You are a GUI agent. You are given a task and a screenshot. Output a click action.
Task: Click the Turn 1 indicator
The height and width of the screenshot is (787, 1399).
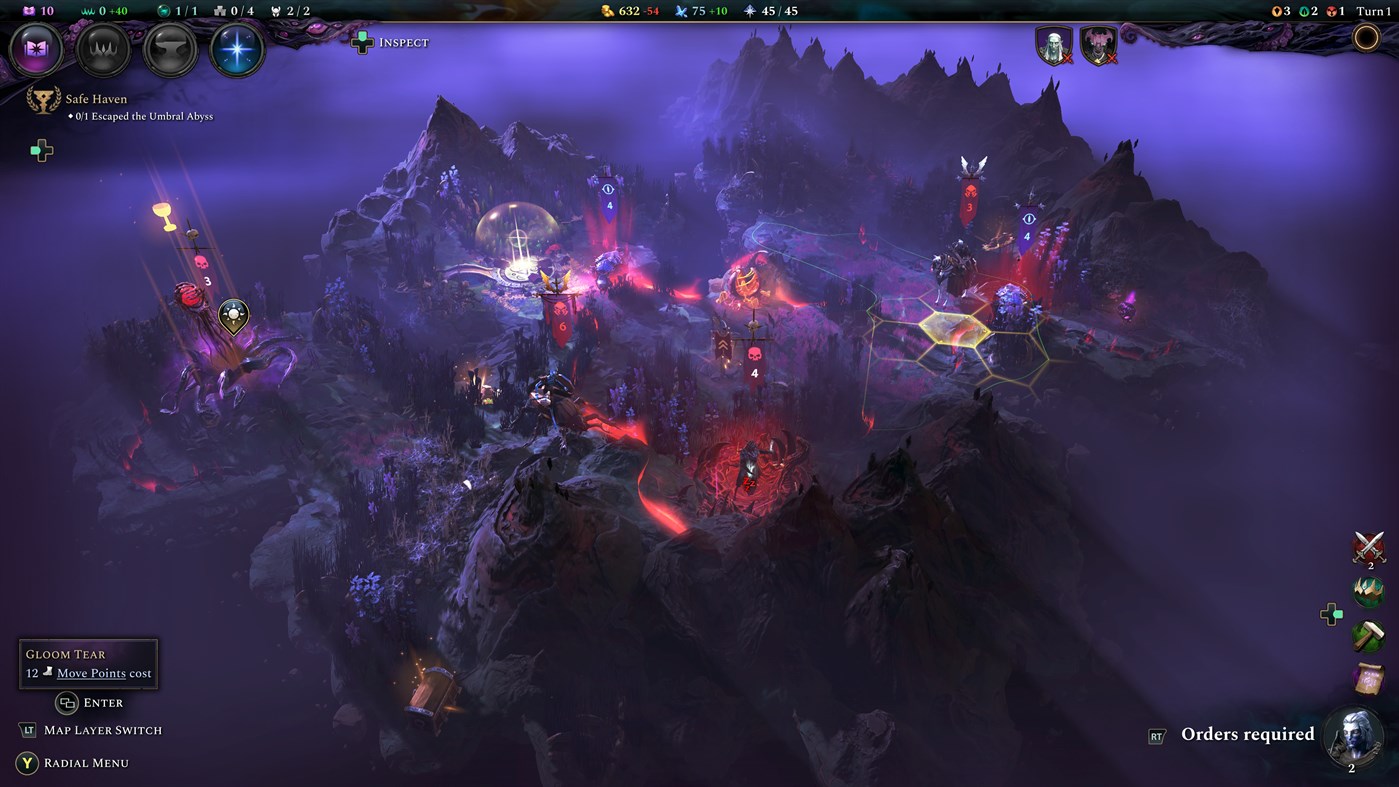coord(1371,11)
